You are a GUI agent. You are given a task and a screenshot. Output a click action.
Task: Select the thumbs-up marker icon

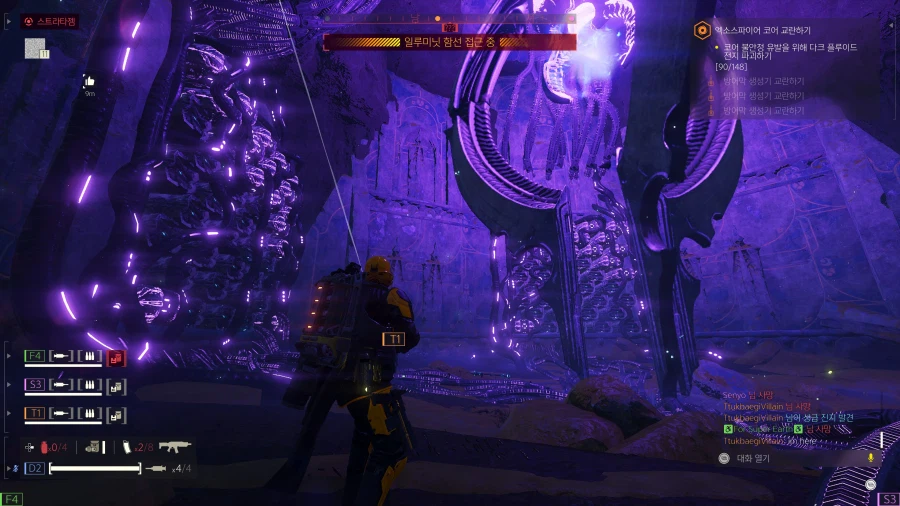tap(89, 81)
